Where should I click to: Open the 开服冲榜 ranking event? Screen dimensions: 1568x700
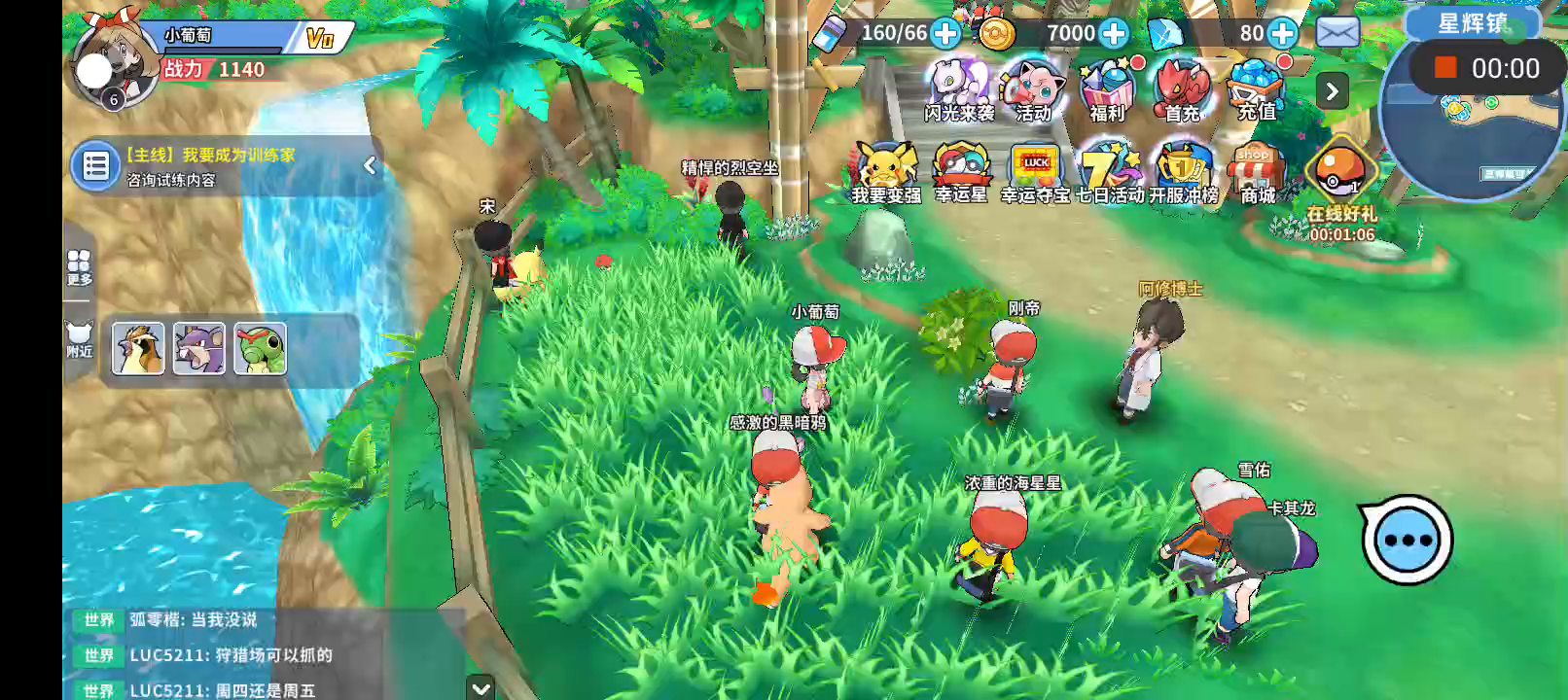[x=1184, y=172]
